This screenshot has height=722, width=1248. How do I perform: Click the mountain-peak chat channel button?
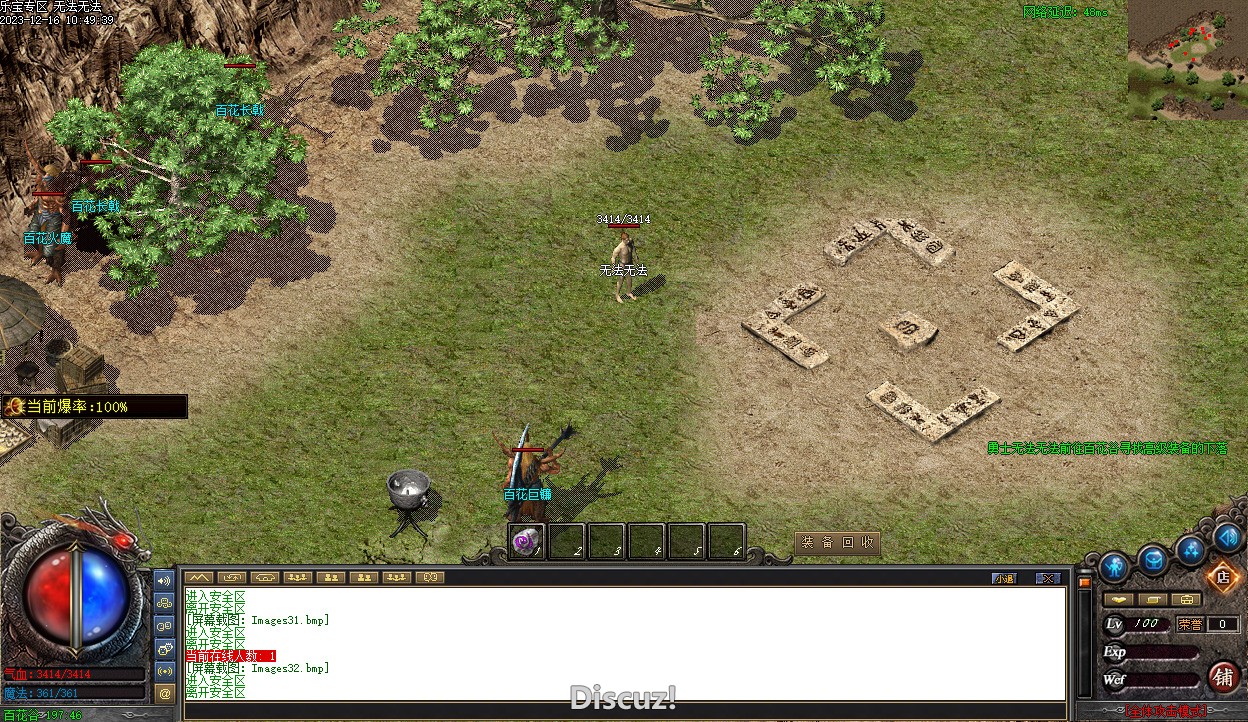pos(200,577)
